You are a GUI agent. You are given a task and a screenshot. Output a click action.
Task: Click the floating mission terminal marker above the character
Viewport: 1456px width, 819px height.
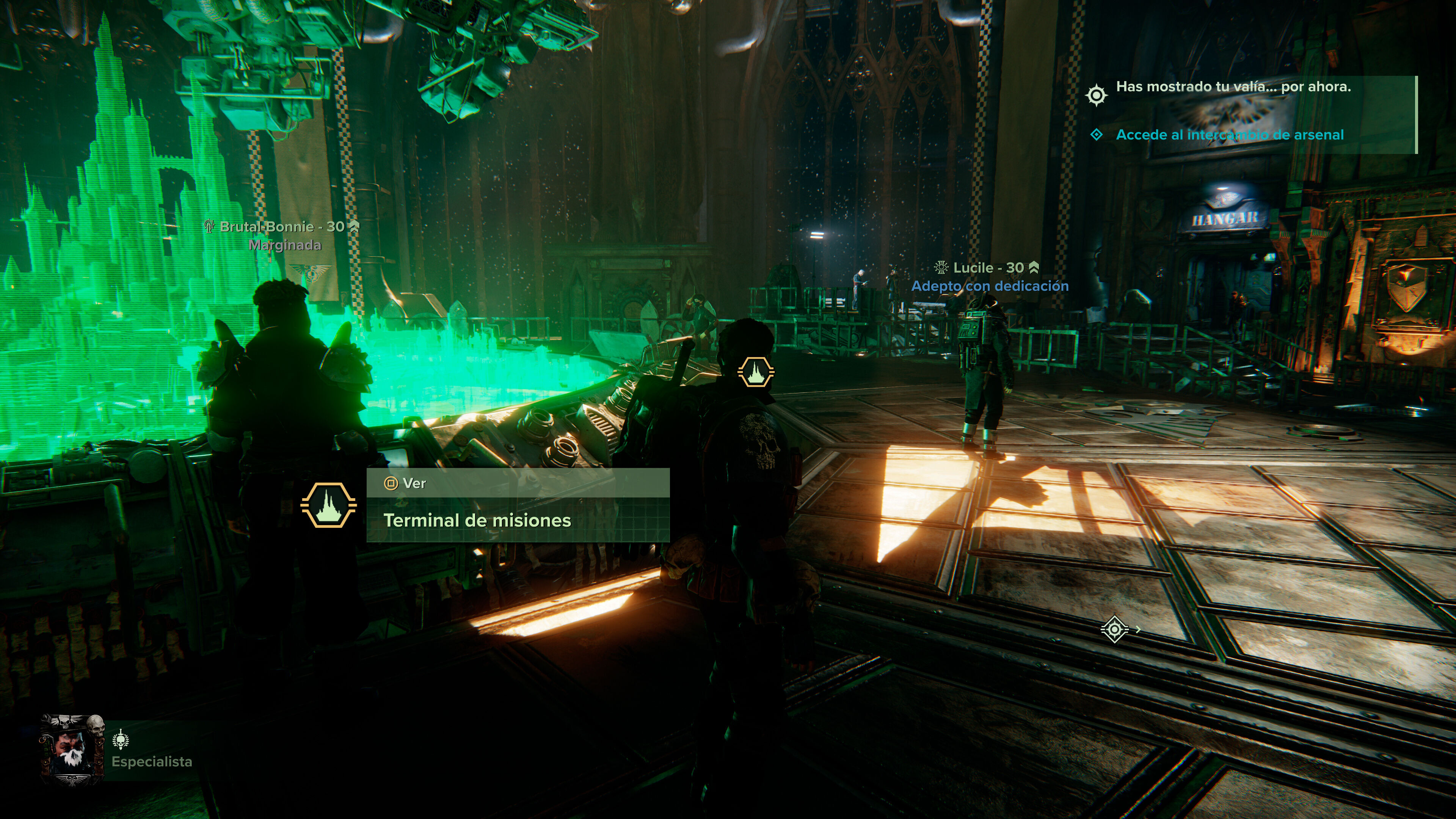click(x=755, y=372)
